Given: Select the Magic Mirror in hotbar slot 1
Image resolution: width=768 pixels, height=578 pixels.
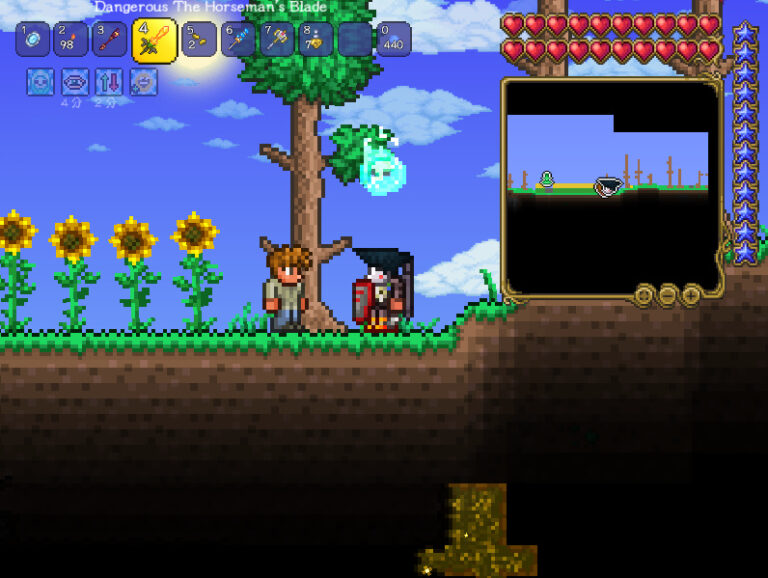Looking at the screenshot, I should click(33, 39).
